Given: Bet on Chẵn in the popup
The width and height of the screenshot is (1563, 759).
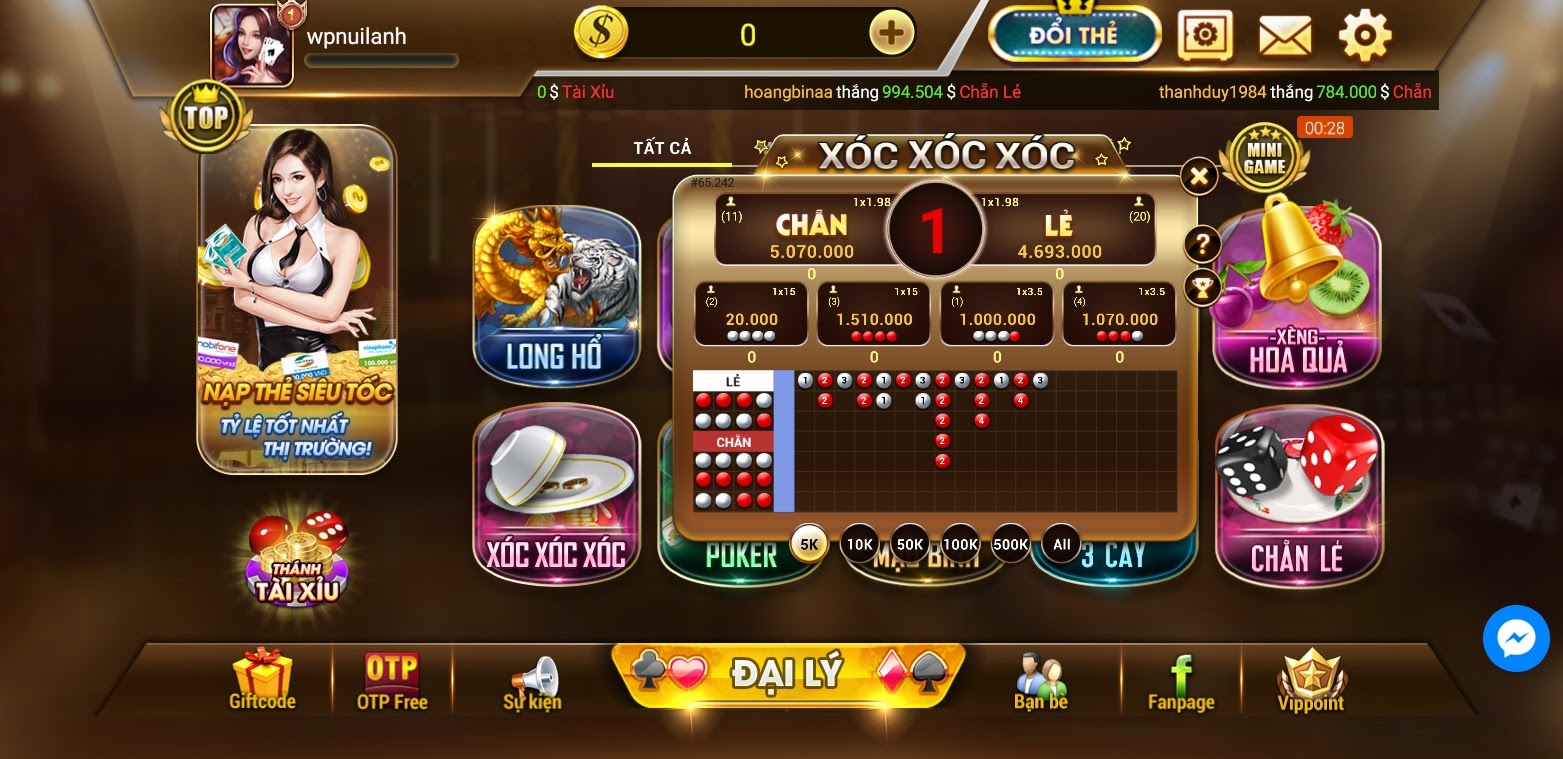Looking at the screenshot, I should click(810, 230).
